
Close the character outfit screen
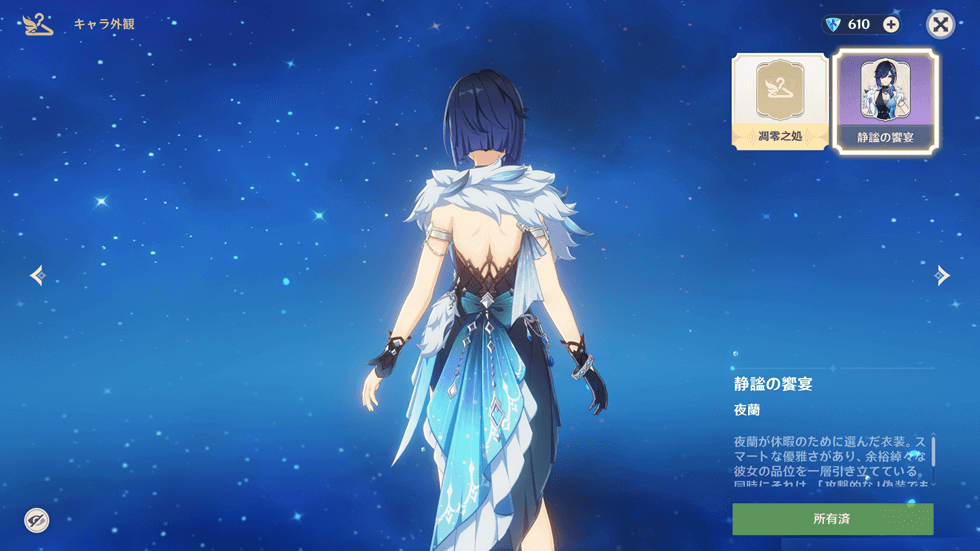pos(940,25)
